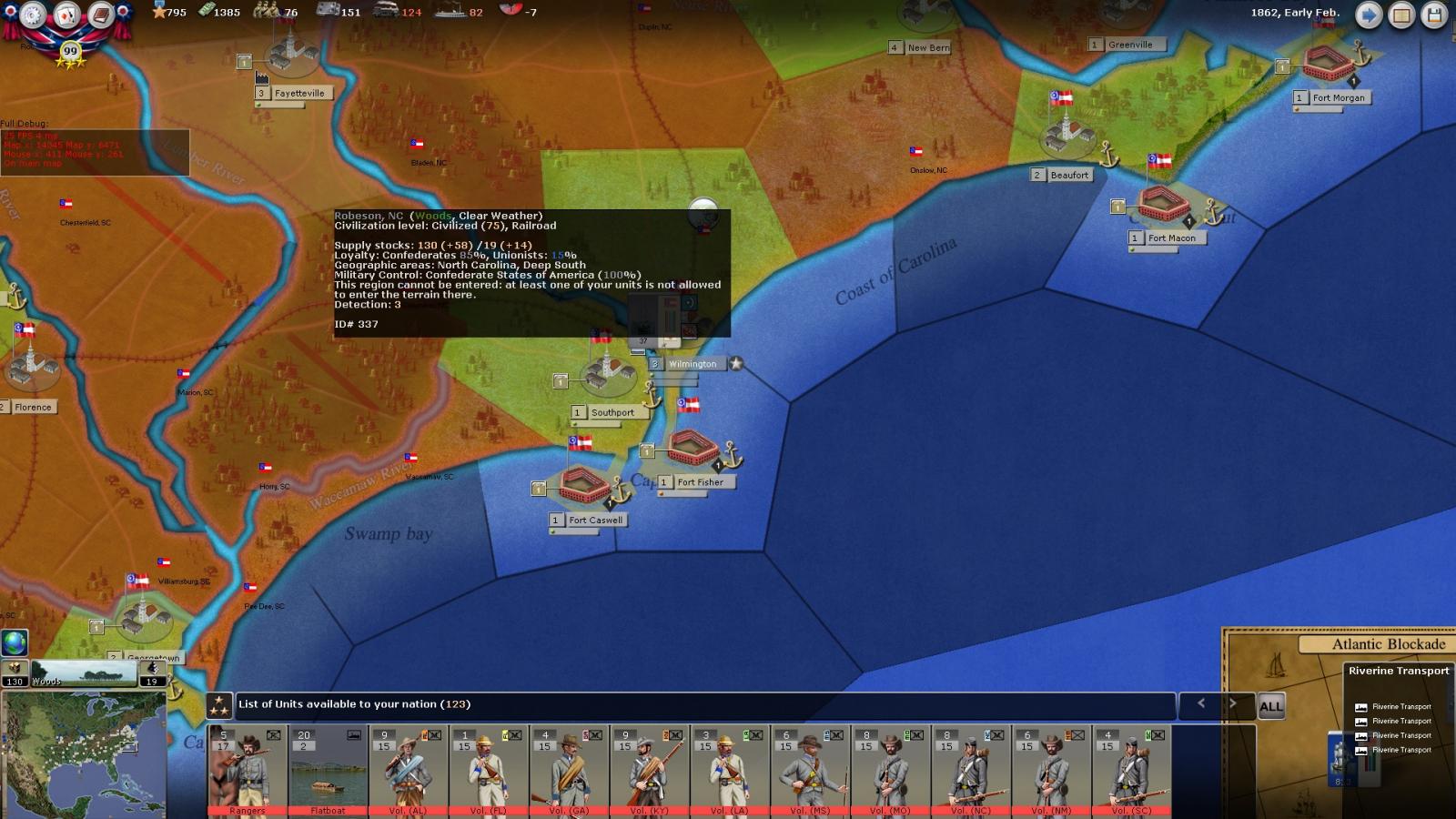The height and width of the screenshot is (819, 1456).
Task: Open the Atlantic Blockade box
Action: point(1388,644)
